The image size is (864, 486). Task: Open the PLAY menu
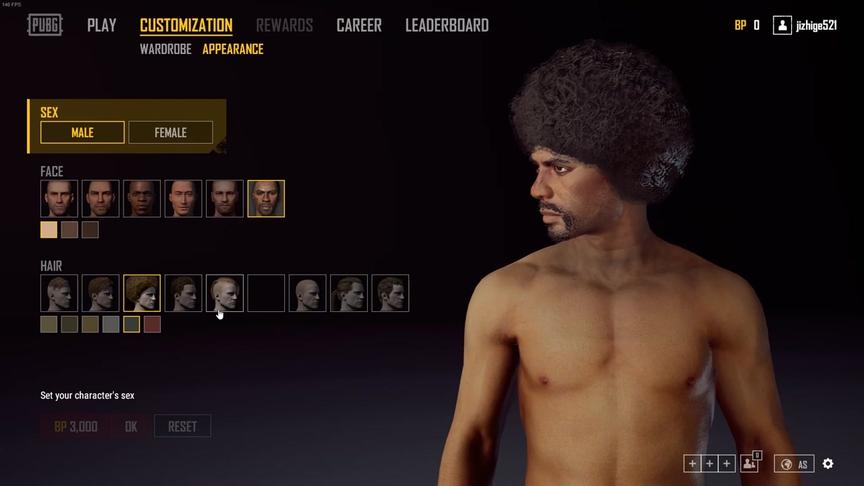tap(101, 25)
